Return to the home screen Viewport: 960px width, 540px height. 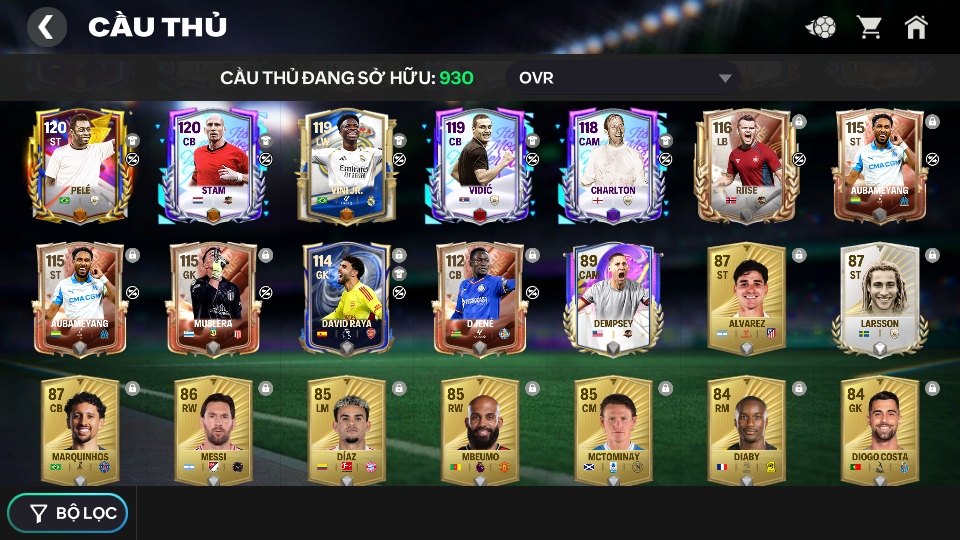tap(916, 27)
